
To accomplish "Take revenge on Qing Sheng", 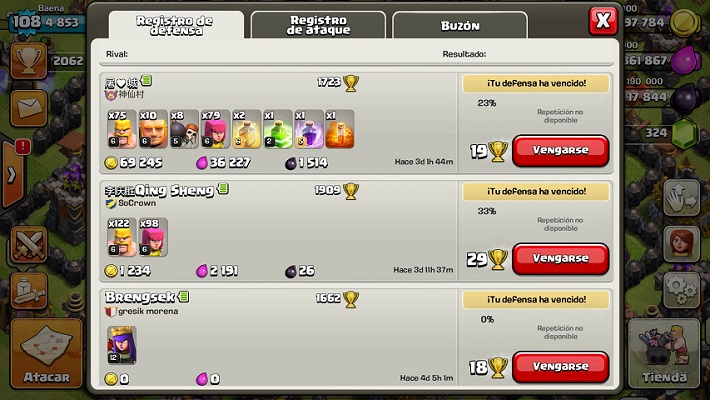I will [560, 258].
